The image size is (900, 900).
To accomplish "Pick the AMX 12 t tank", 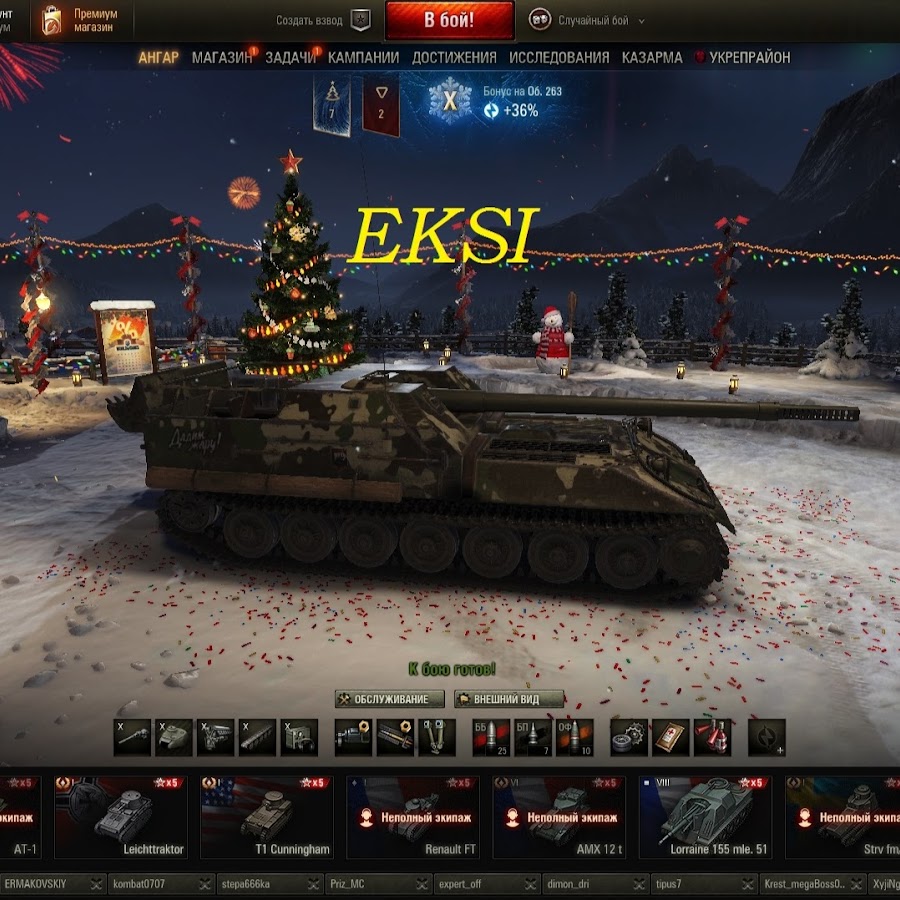I will [559, 816].
